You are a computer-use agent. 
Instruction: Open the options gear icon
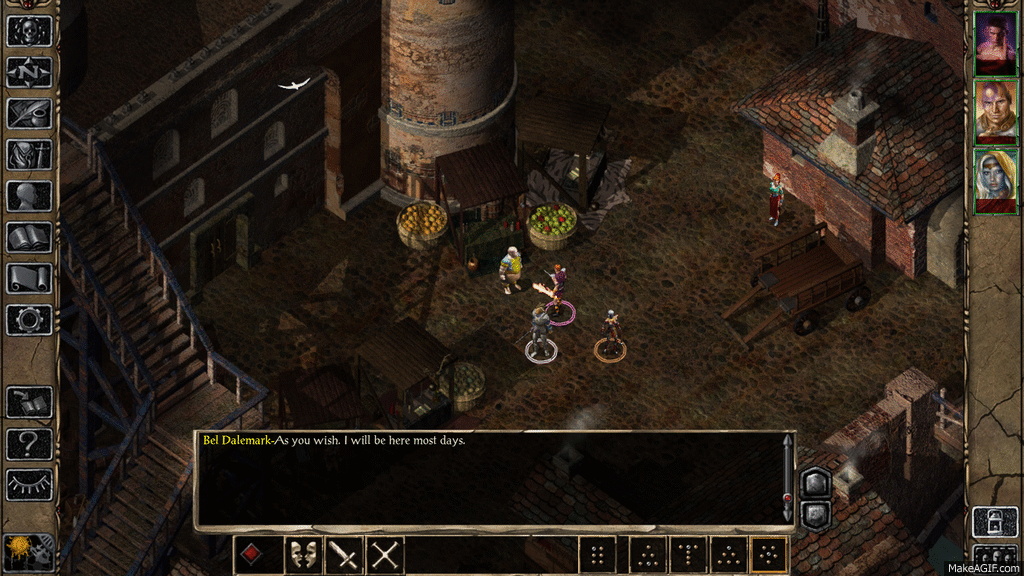pos(29,319)
